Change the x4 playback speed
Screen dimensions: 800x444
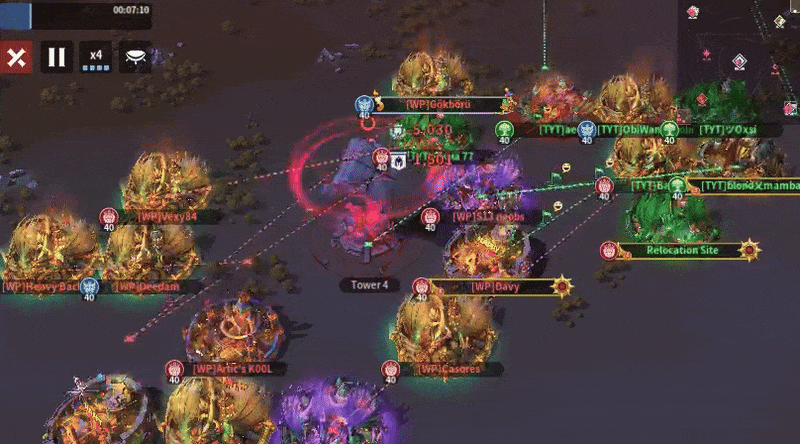coord(96,57)
